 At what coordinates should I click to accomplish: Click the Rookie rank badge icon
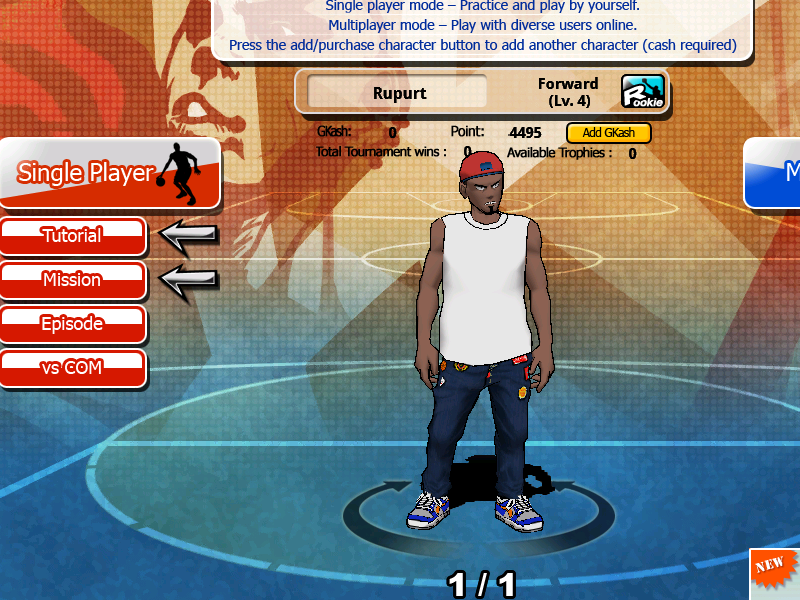[x=643, y=92]
